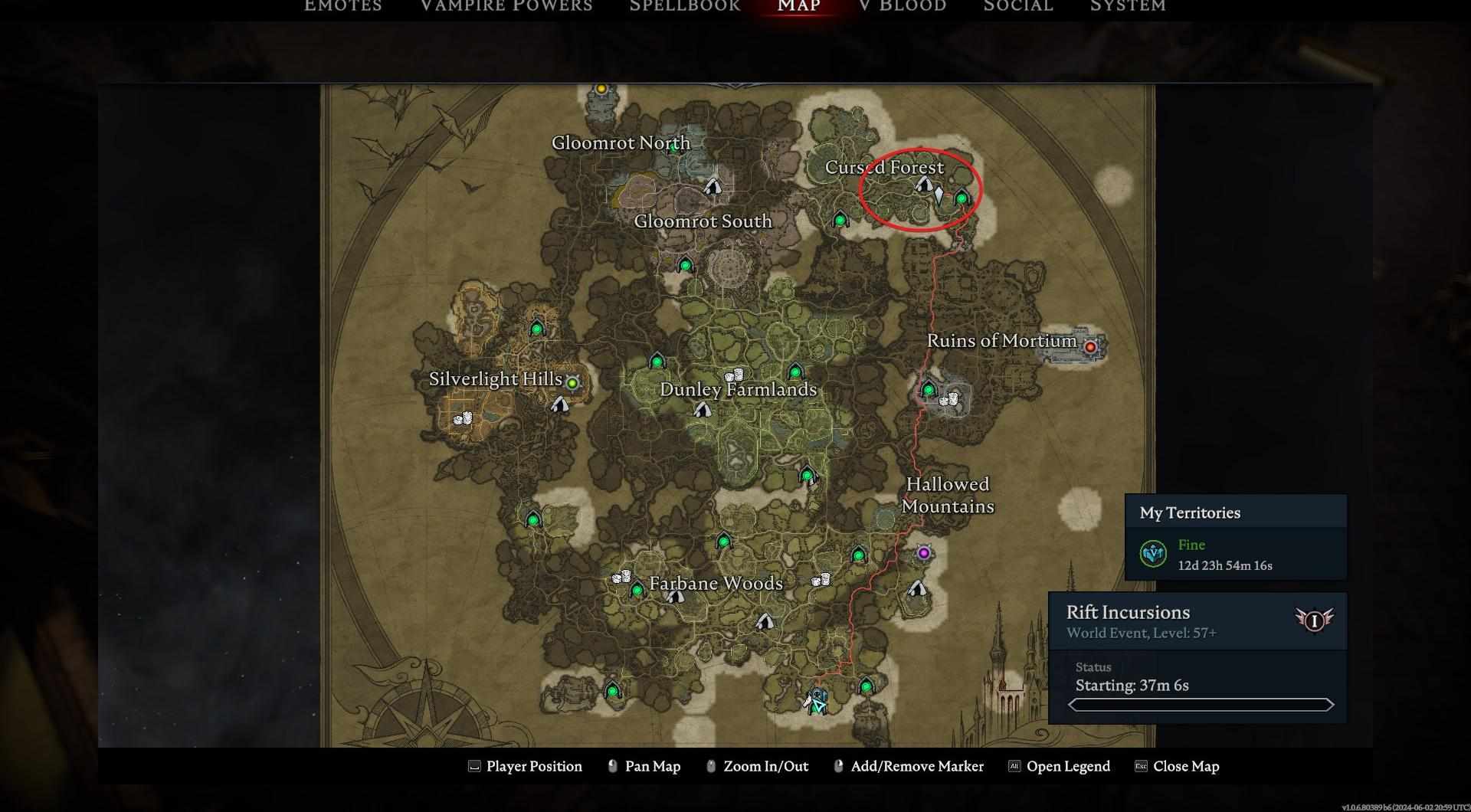1471x812 pixels.
Task: Select the yellow marker at the map's top edge
Action: click(601, 90)
